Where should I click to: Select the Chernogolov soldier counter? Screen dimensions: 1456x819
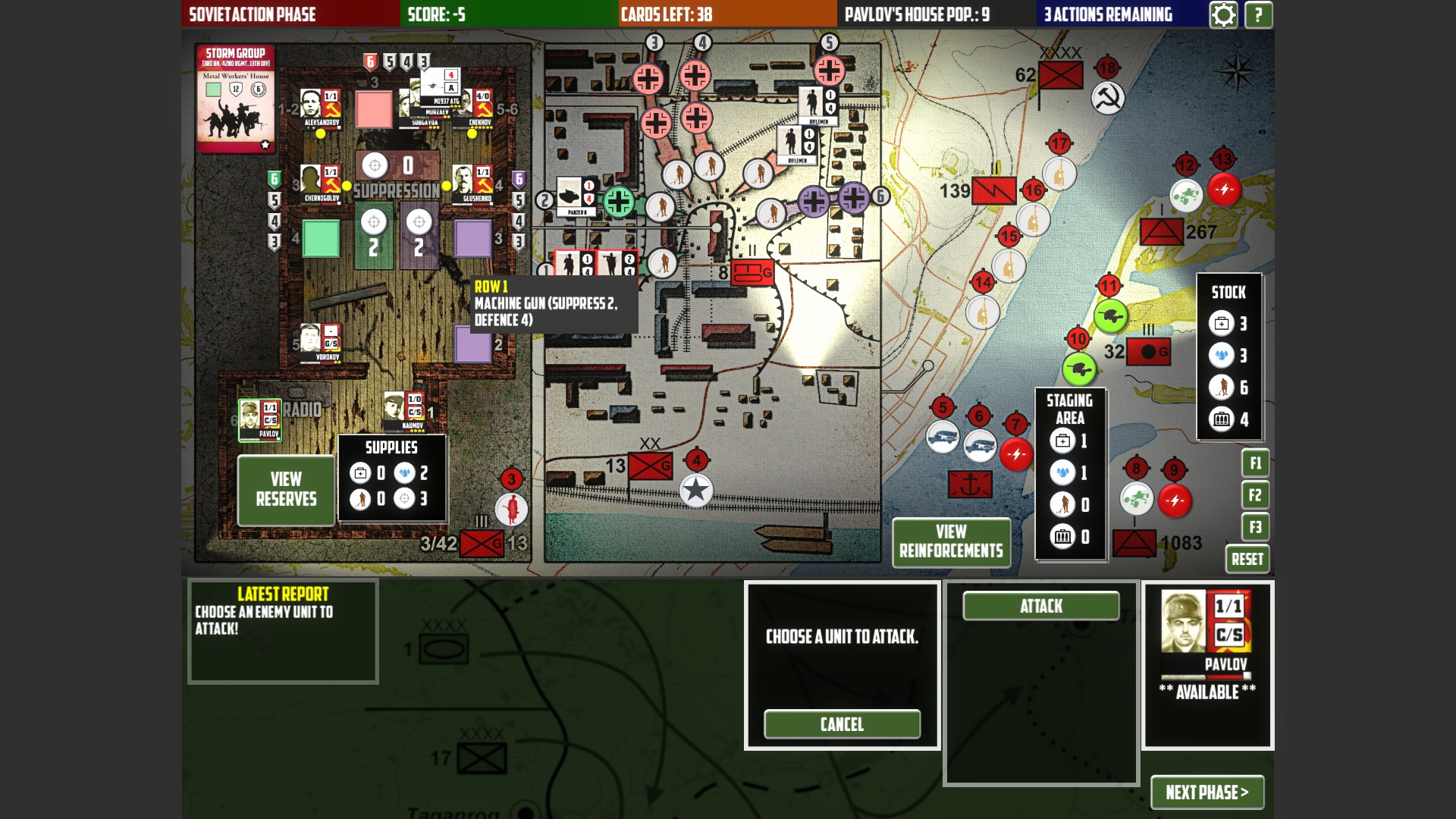pos(320,184)
